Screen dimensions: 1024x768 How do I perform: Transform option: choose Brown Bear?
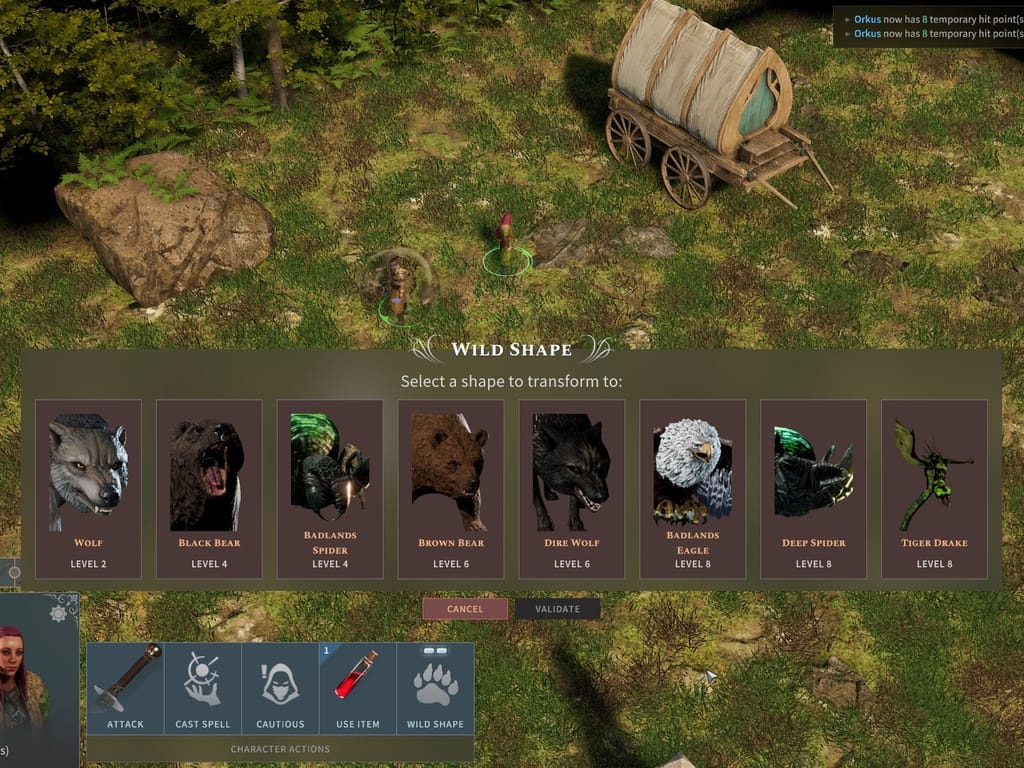pos(451,488)
